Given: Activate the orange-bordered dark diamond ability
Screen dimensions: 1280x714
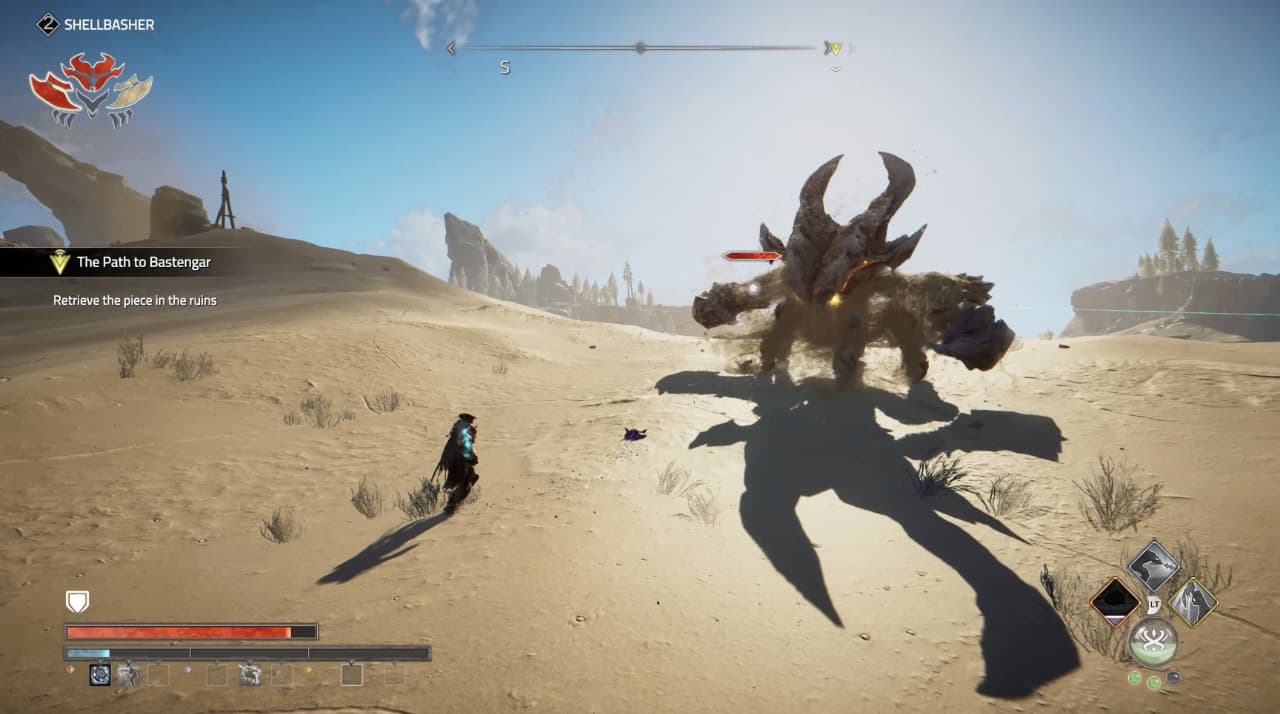Looking at the screenshot, I should [x=1114, y=602].
